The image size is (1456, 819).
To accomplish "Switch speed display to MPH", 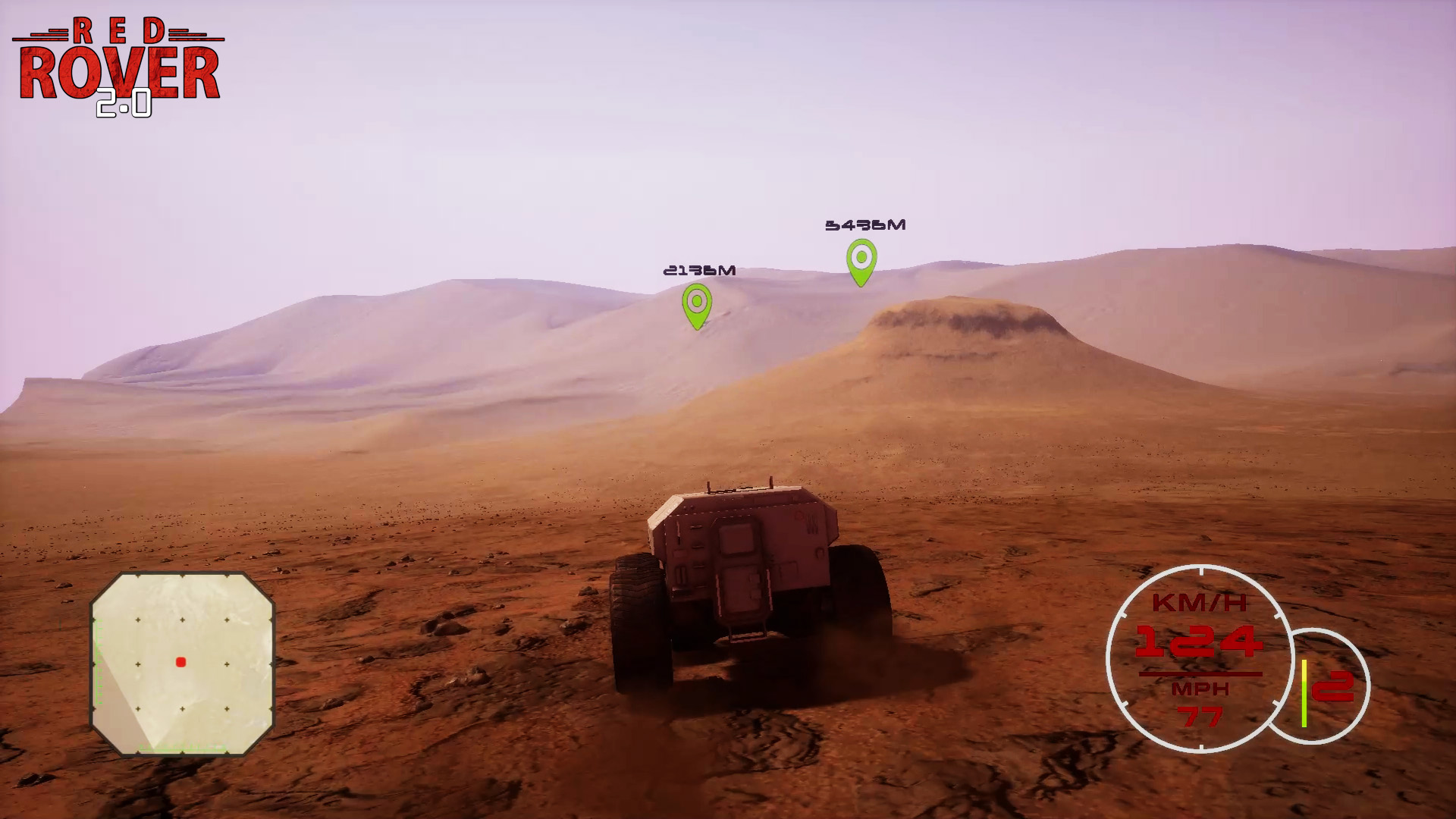I will pyautogui.click(x=1202, y=689).
